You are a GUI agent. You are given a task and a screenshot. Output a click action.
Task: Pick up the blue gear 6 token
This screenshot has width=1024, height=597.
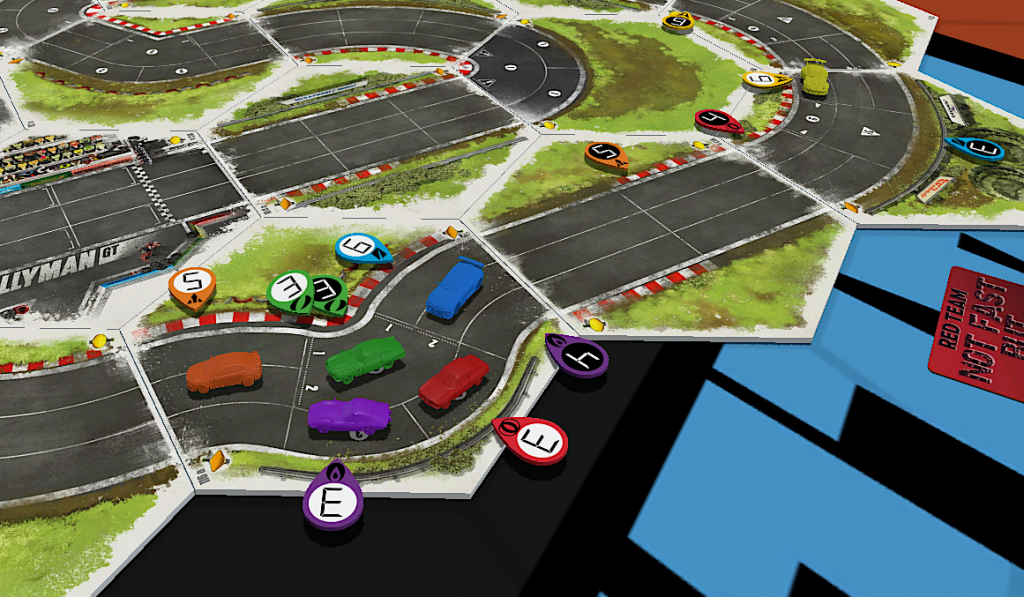[x=362, y=248]
